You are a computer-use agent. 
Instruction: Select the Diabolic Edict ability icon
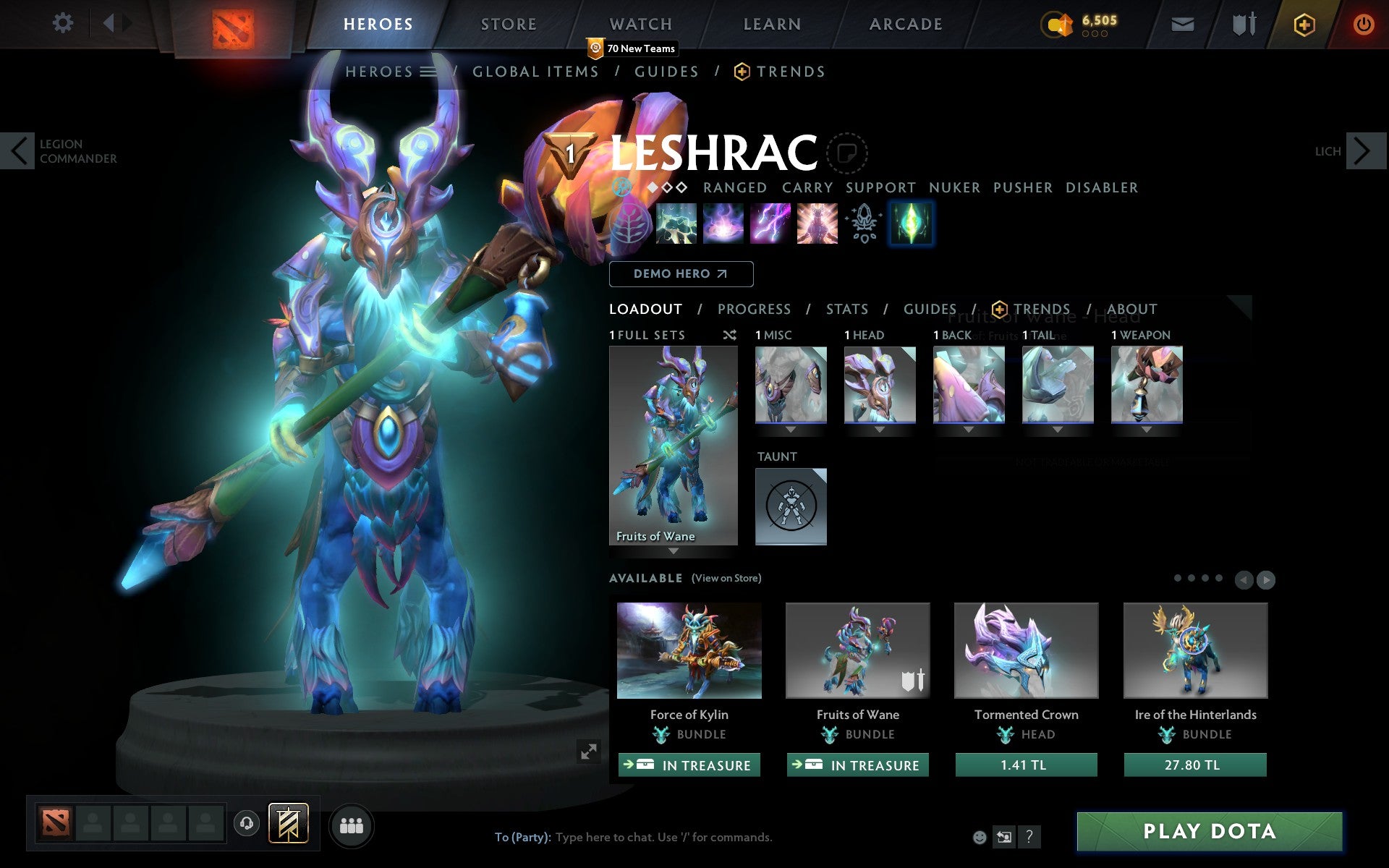pos(723,224)
